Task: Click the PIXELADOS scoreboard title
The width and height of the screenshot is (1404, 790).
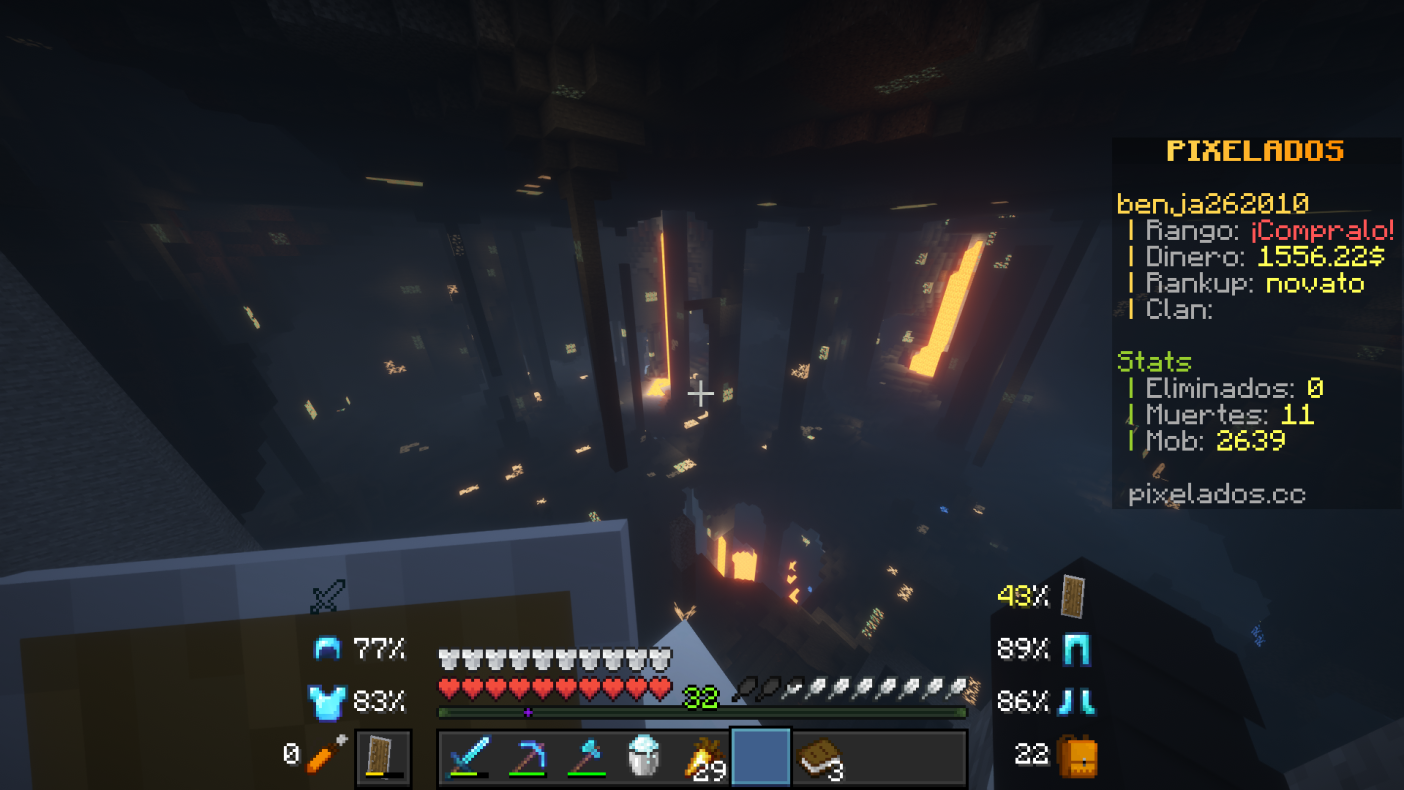Action: point(1255,151)
